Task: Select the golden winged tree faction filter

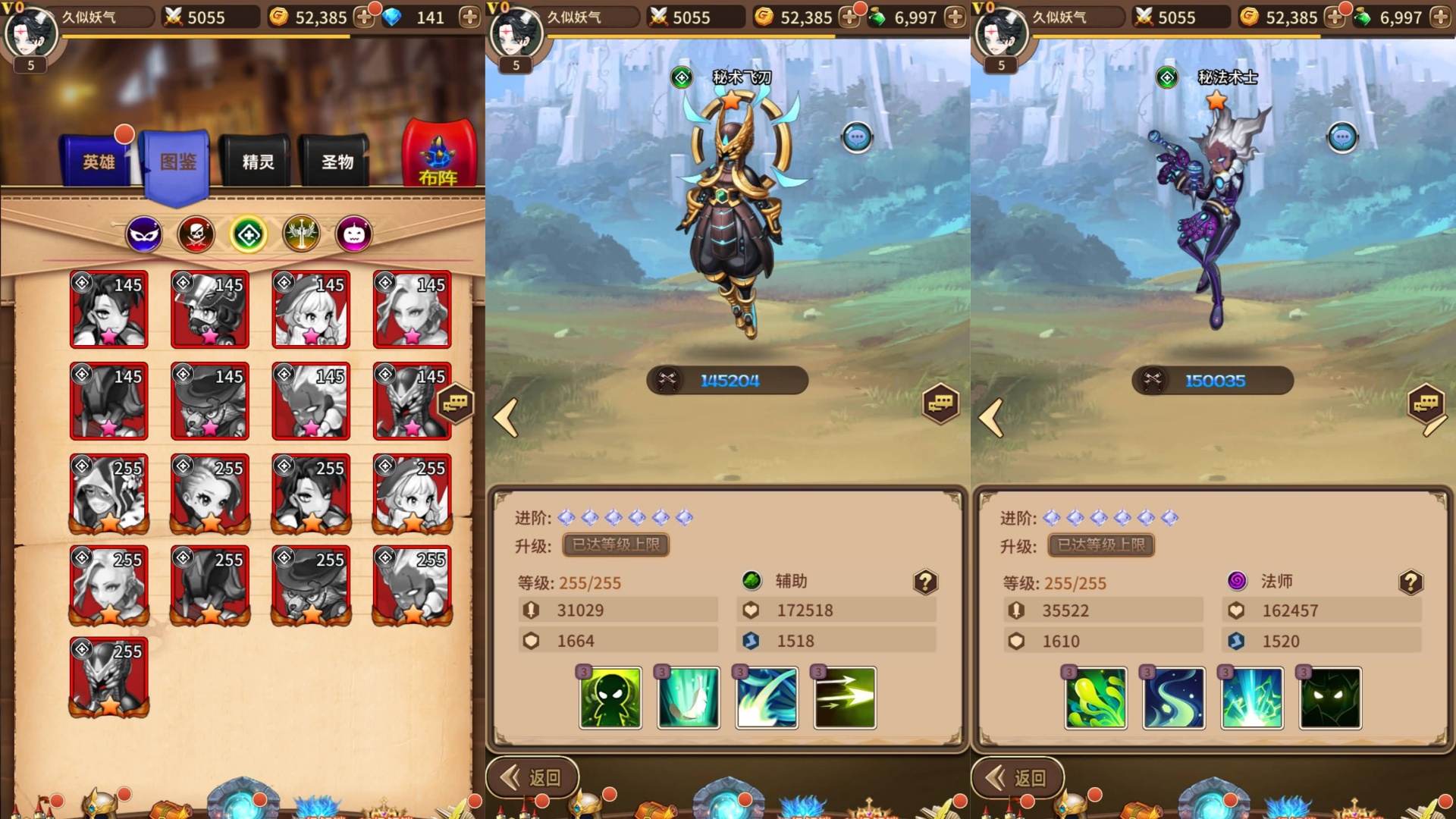Action: click(301, 235)
